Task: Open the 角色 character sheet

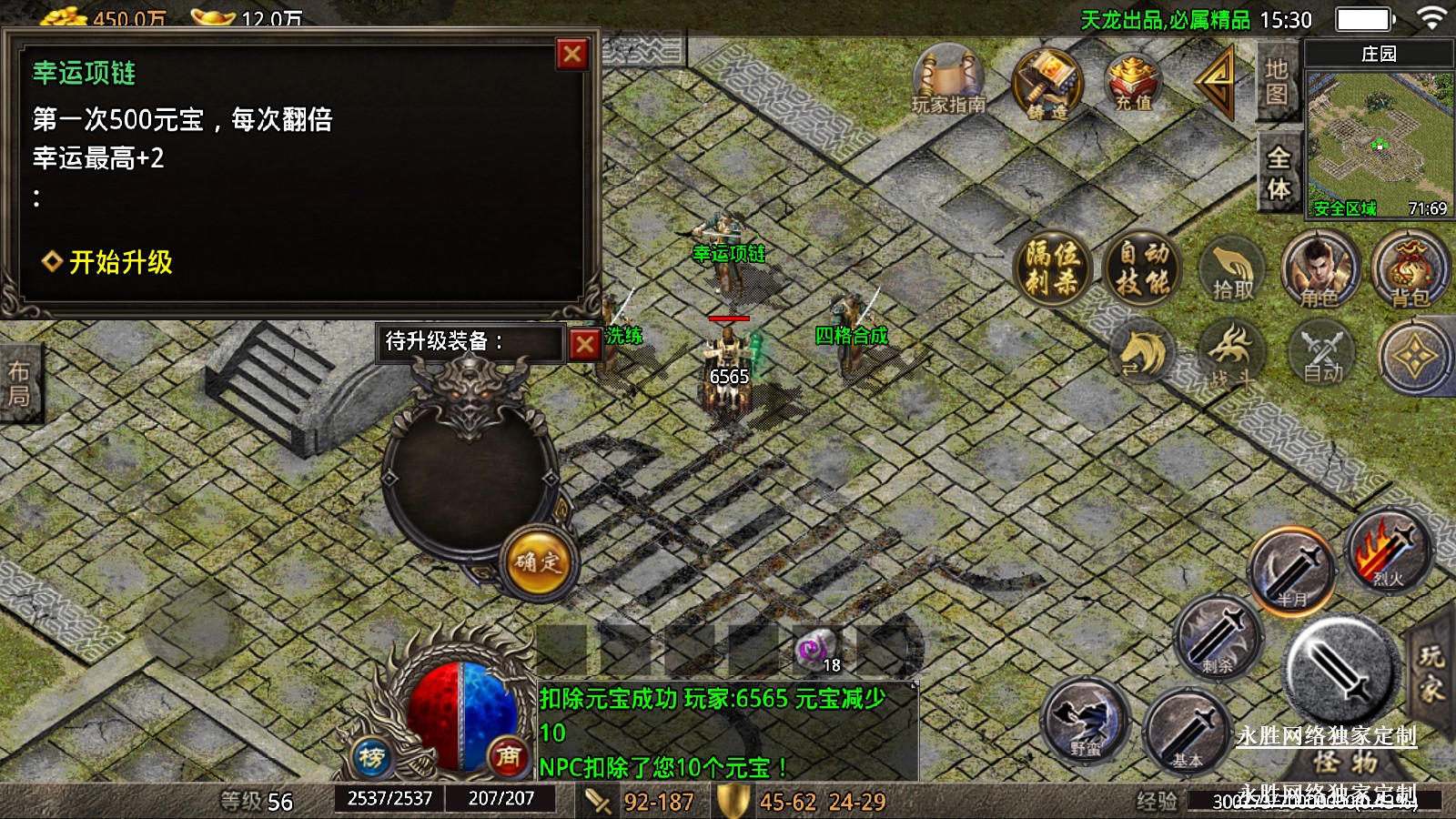Action: coord(1319,269)
